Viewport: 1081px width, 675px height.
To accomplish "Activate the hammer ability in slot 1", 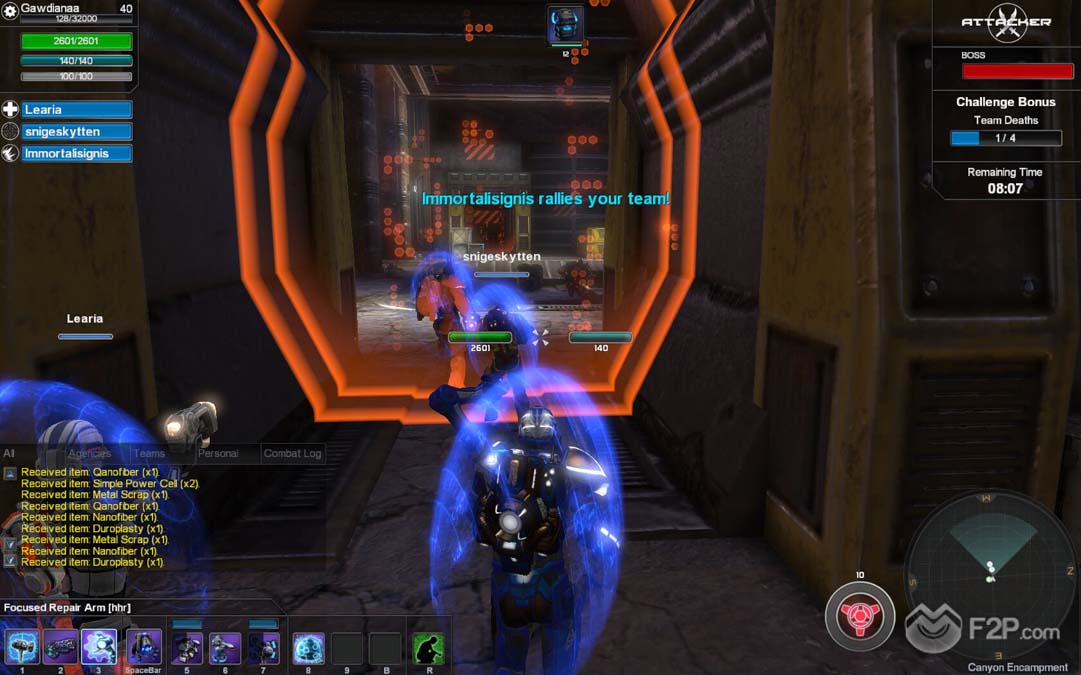I will (21, 648).
